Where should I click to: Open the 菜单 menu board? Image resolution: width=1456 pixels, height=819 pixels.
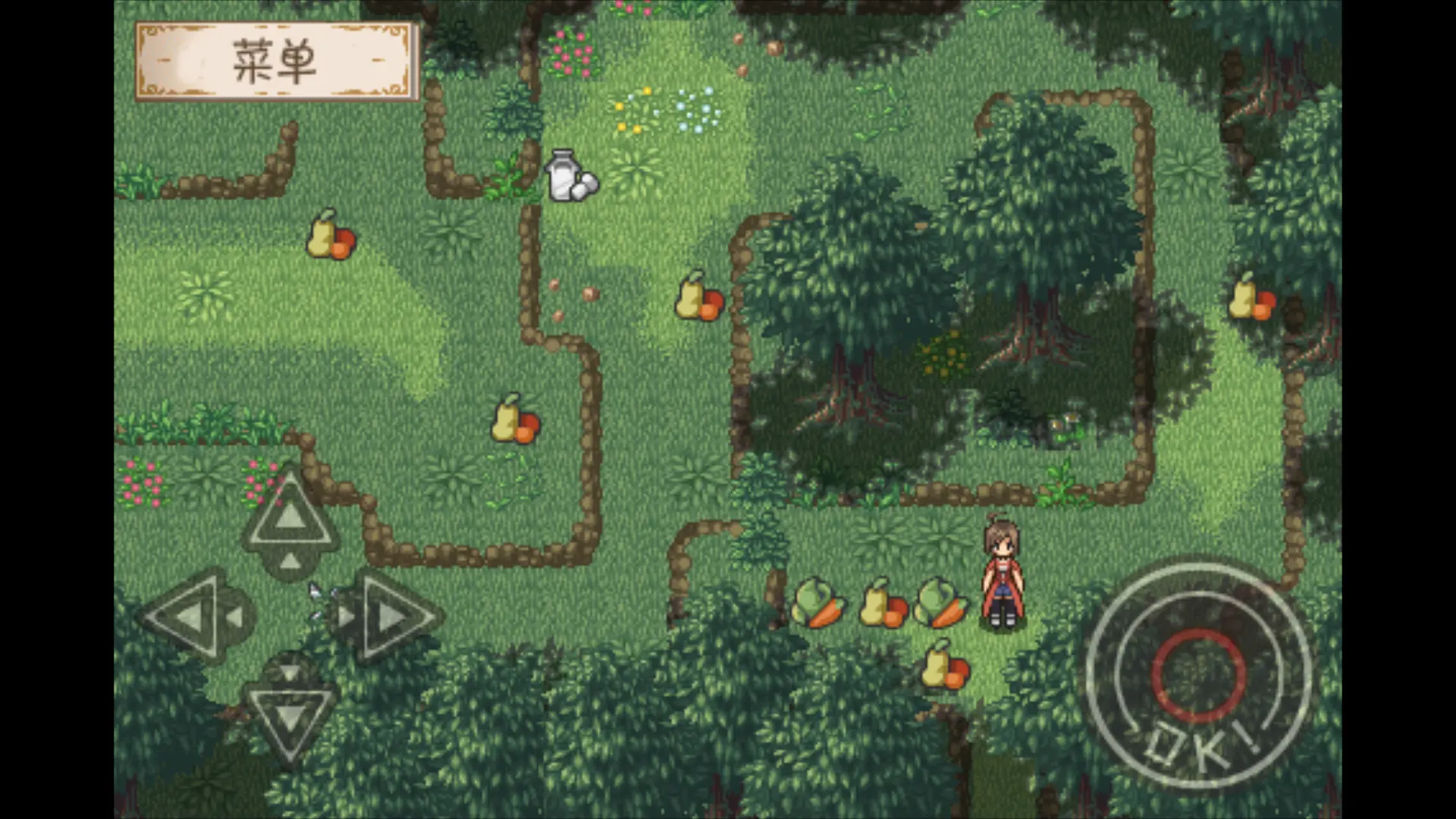(275, 61)
